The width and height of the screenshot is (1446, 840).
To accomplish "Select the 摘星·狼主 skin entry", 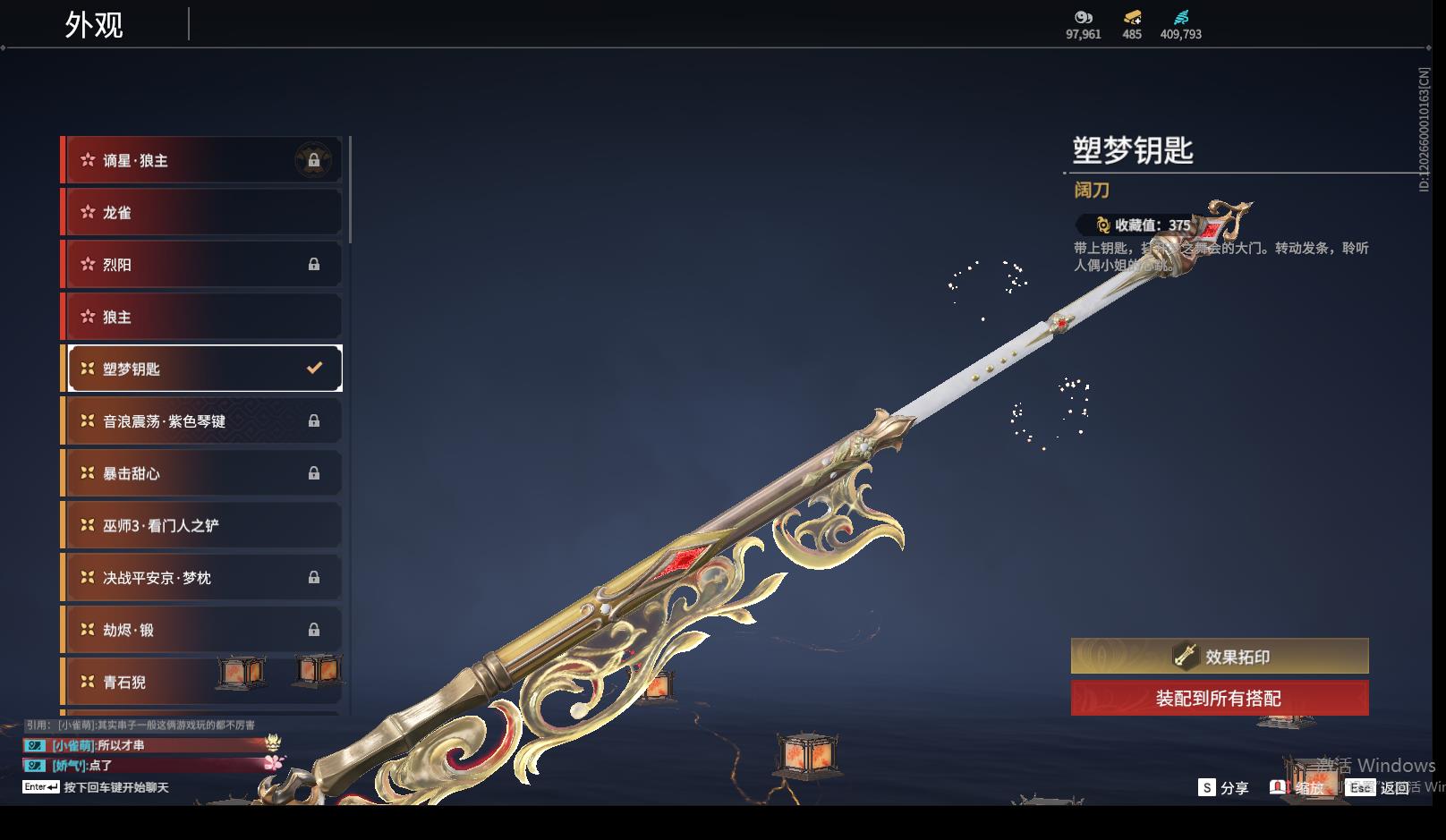I will 203,160.
